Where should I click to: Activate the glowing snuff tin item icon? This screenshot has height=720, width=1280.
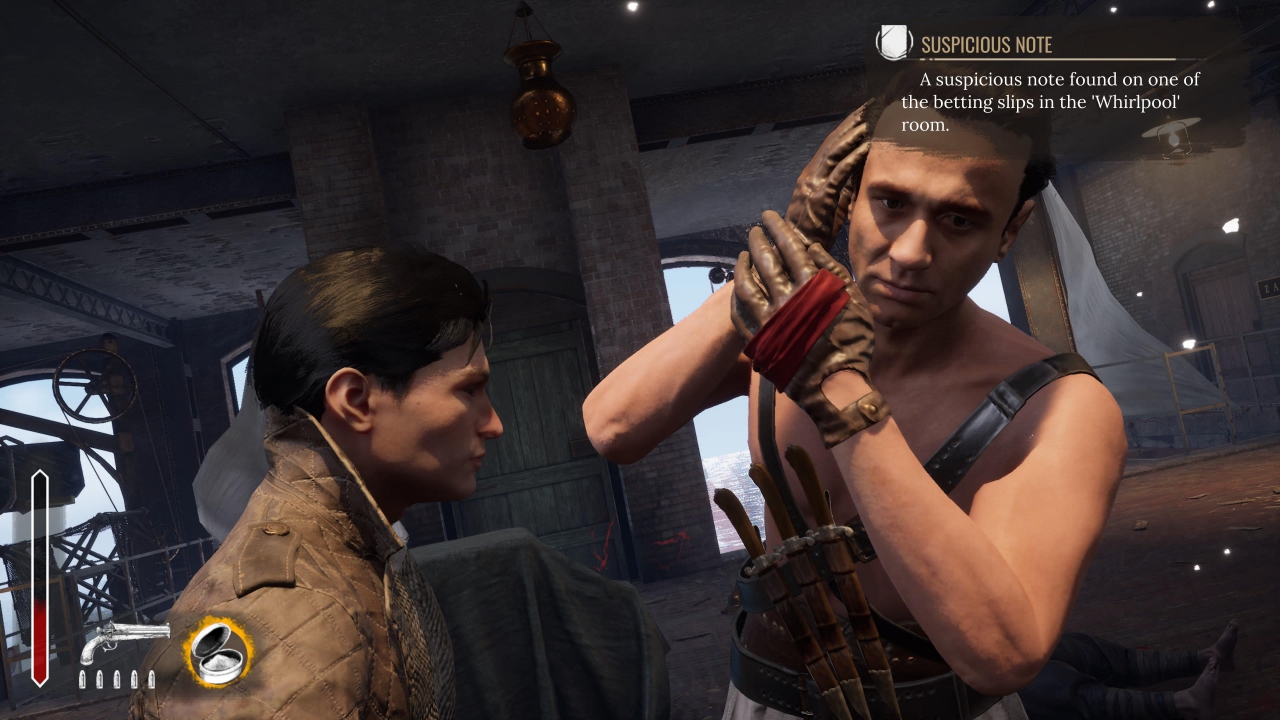[x=218, y=651]
